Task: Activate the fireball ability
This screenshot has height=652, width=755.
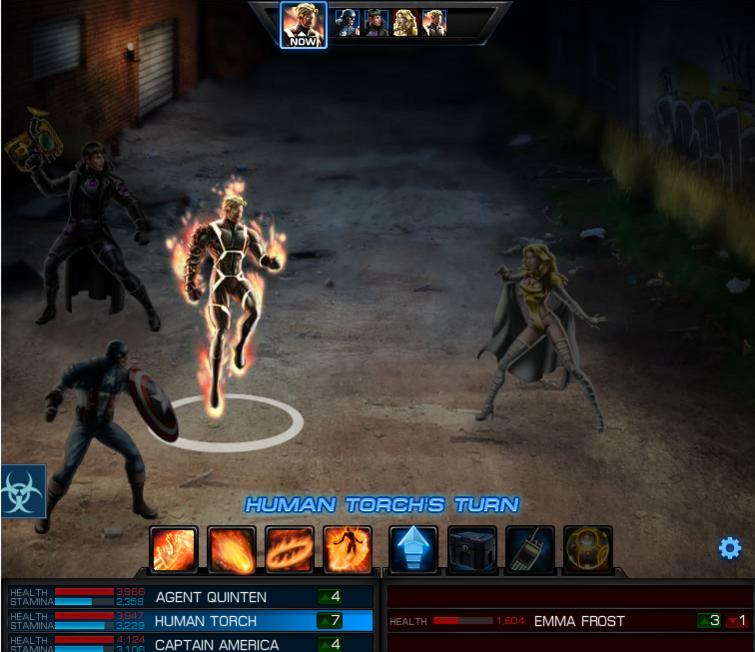Action: coord(232,549)
